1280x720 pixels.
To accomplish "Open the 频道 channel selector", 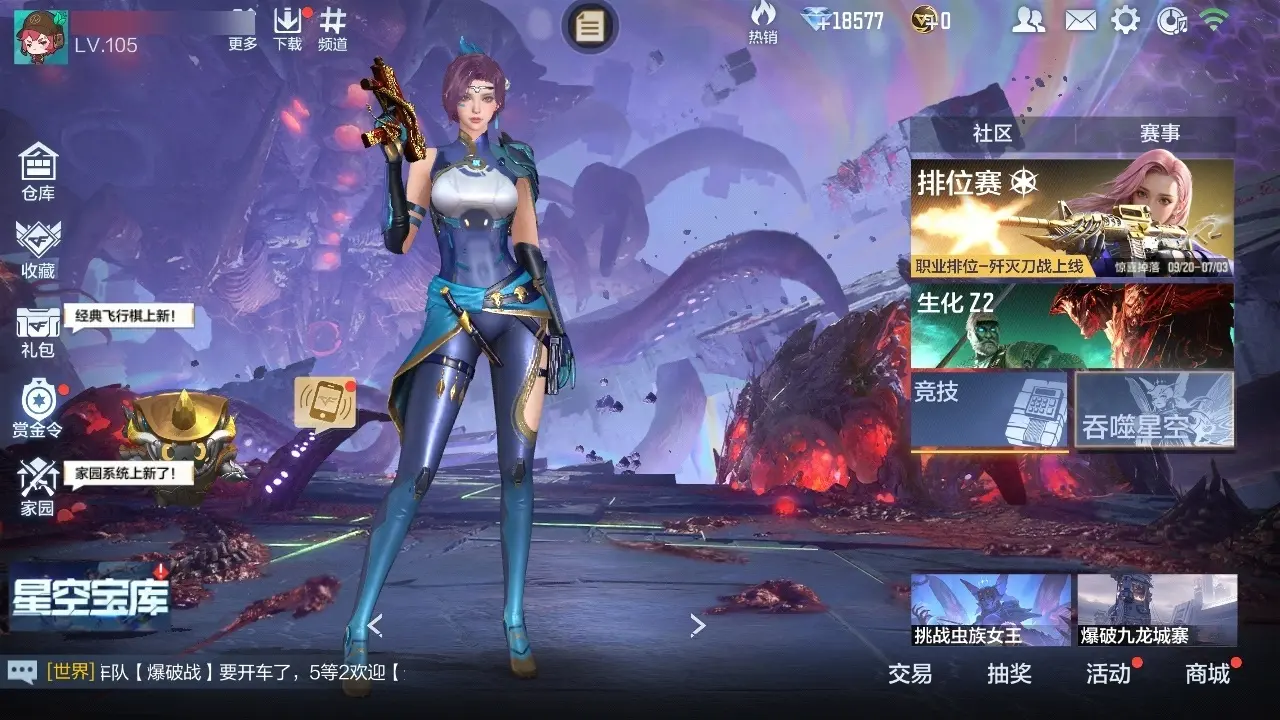I will (x=333, y=28).
